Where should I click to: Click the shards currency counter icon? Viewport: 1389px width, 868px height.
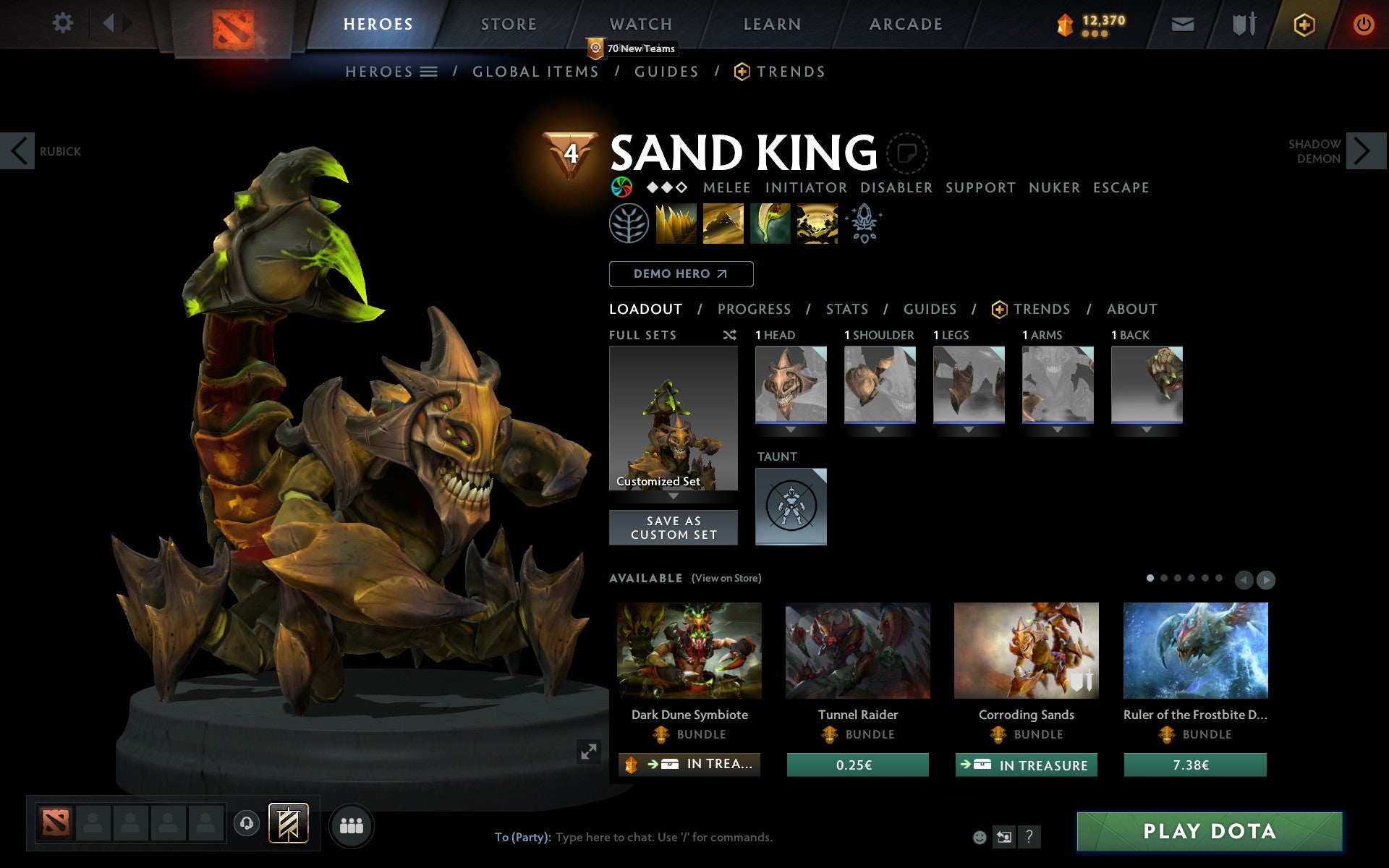[x=1063, y=23]
